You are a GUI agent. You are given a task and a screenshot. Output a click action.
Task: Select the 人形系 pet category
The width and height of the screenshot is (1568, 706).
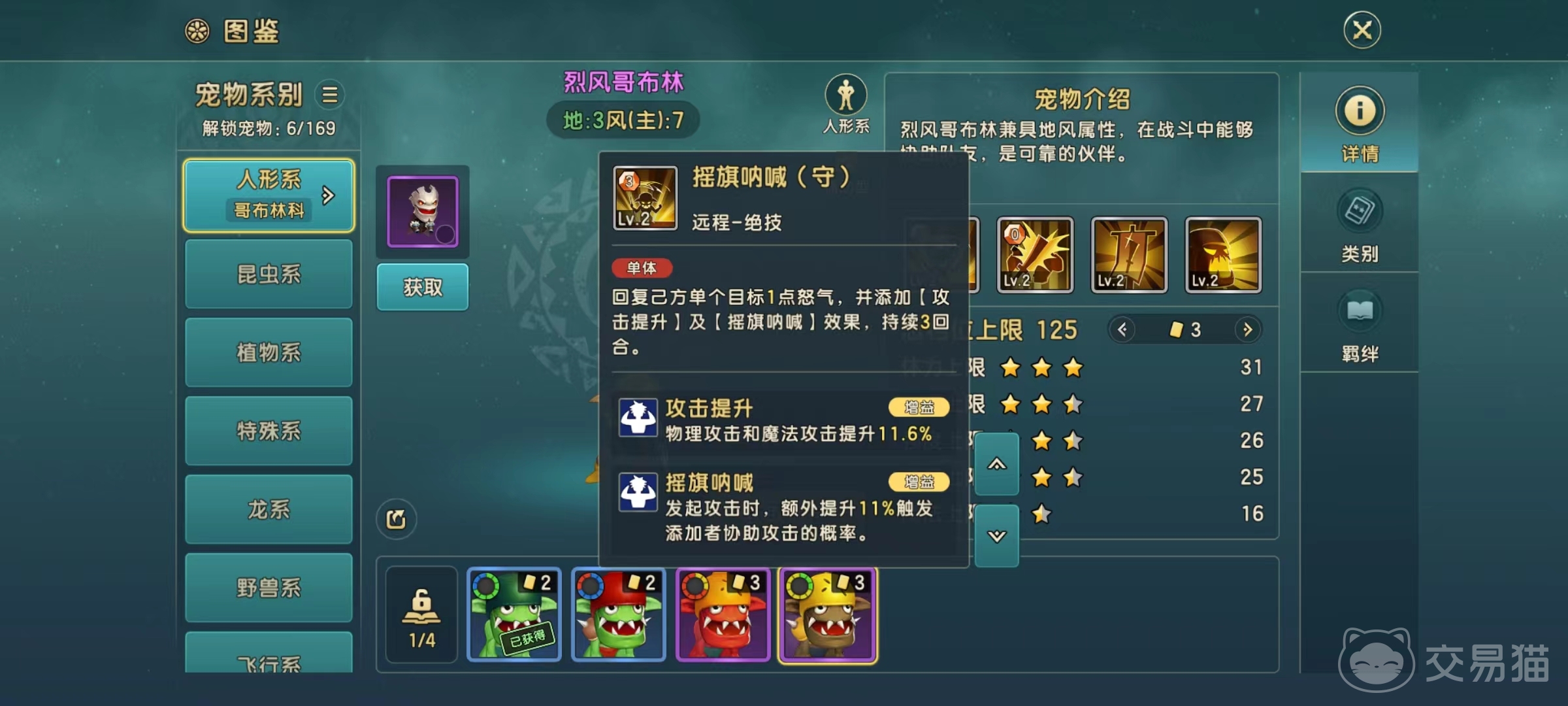pyautogui.click(x=269, y=195)
